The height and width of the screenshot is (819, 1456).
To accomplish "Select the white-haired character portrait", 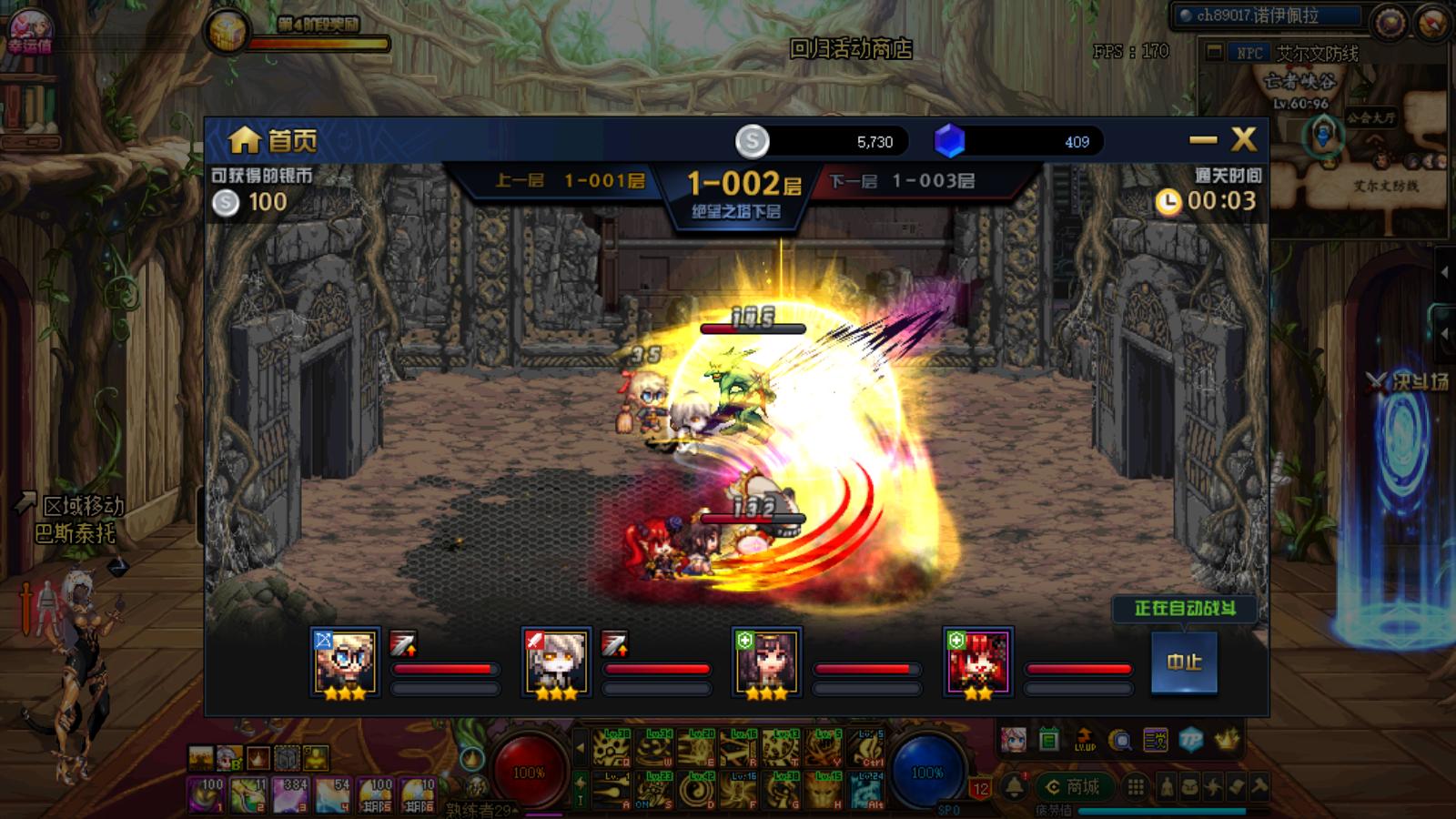I will tap(556, 662).
